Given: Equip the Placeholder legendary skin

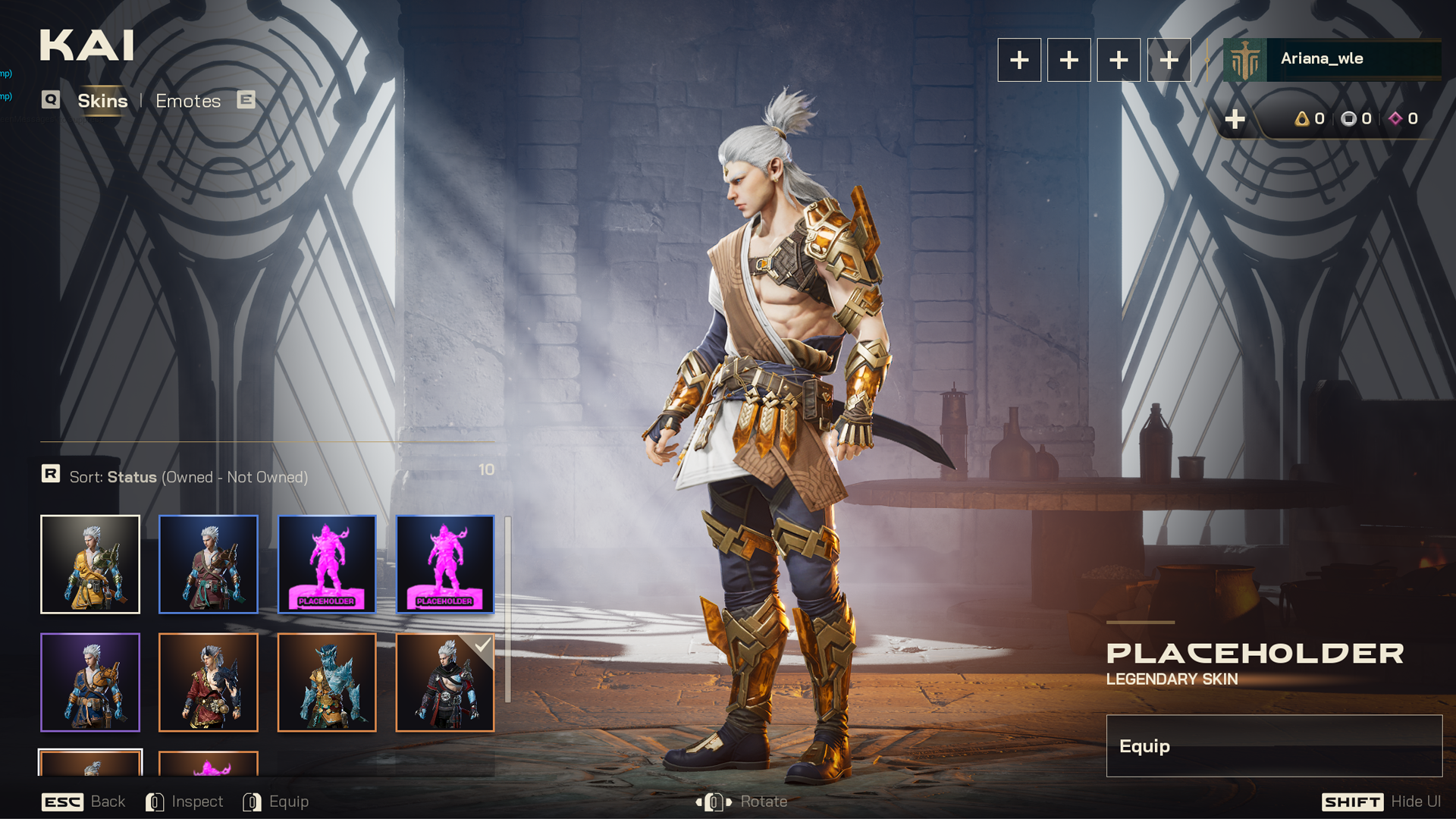Looking at the screenshot, I should [1274, 746].
